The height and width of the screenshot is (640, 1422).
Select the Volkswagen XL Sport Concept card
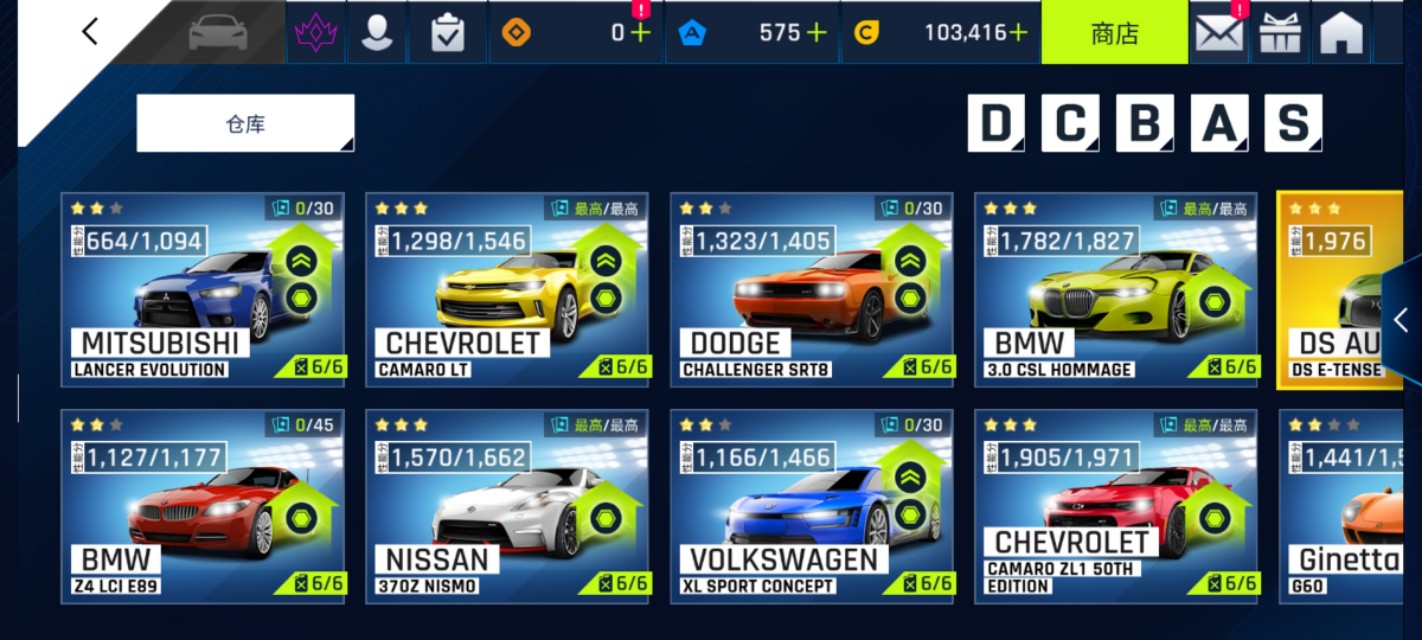(x=811, y=506)
